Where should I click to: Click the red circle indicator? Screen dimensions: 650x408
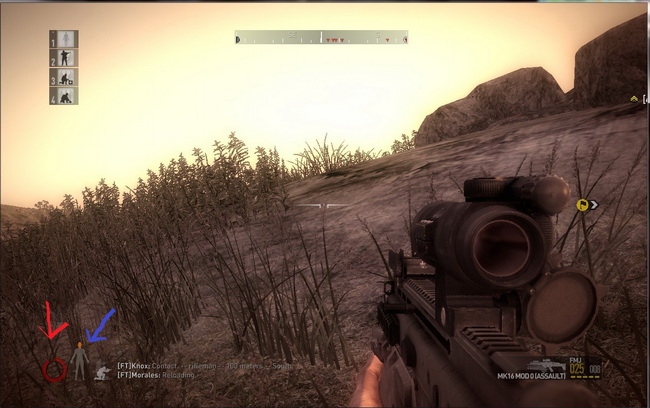[x=54, y=370]
